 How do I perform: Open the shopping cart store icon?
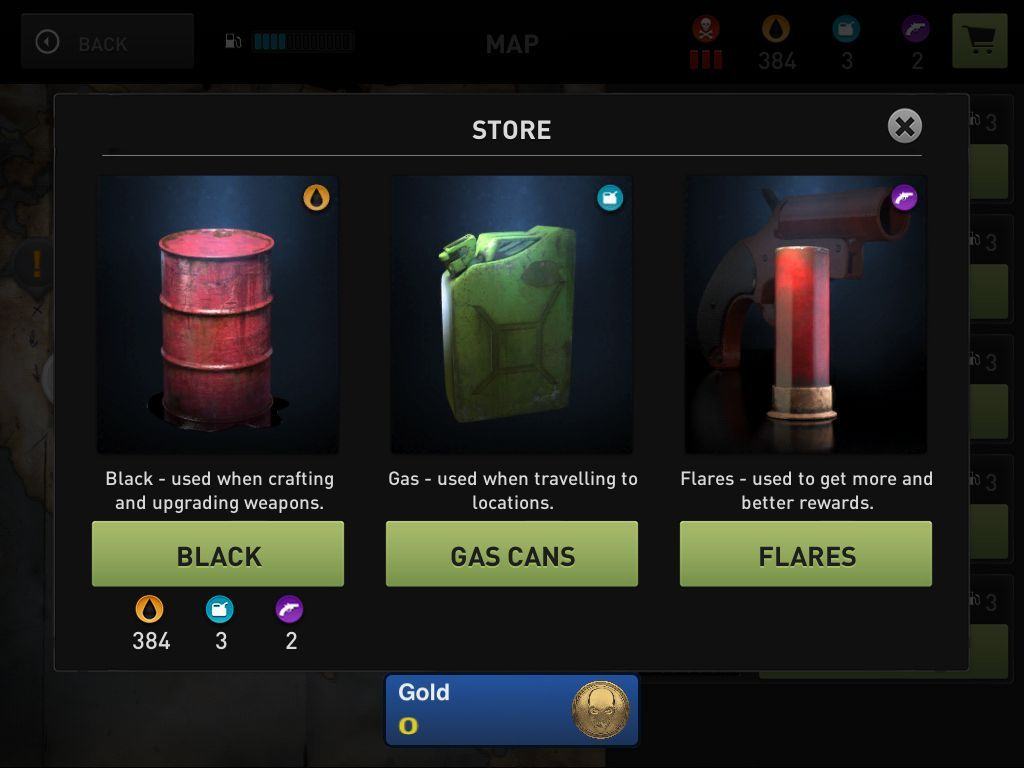click(x=979, y=41)
